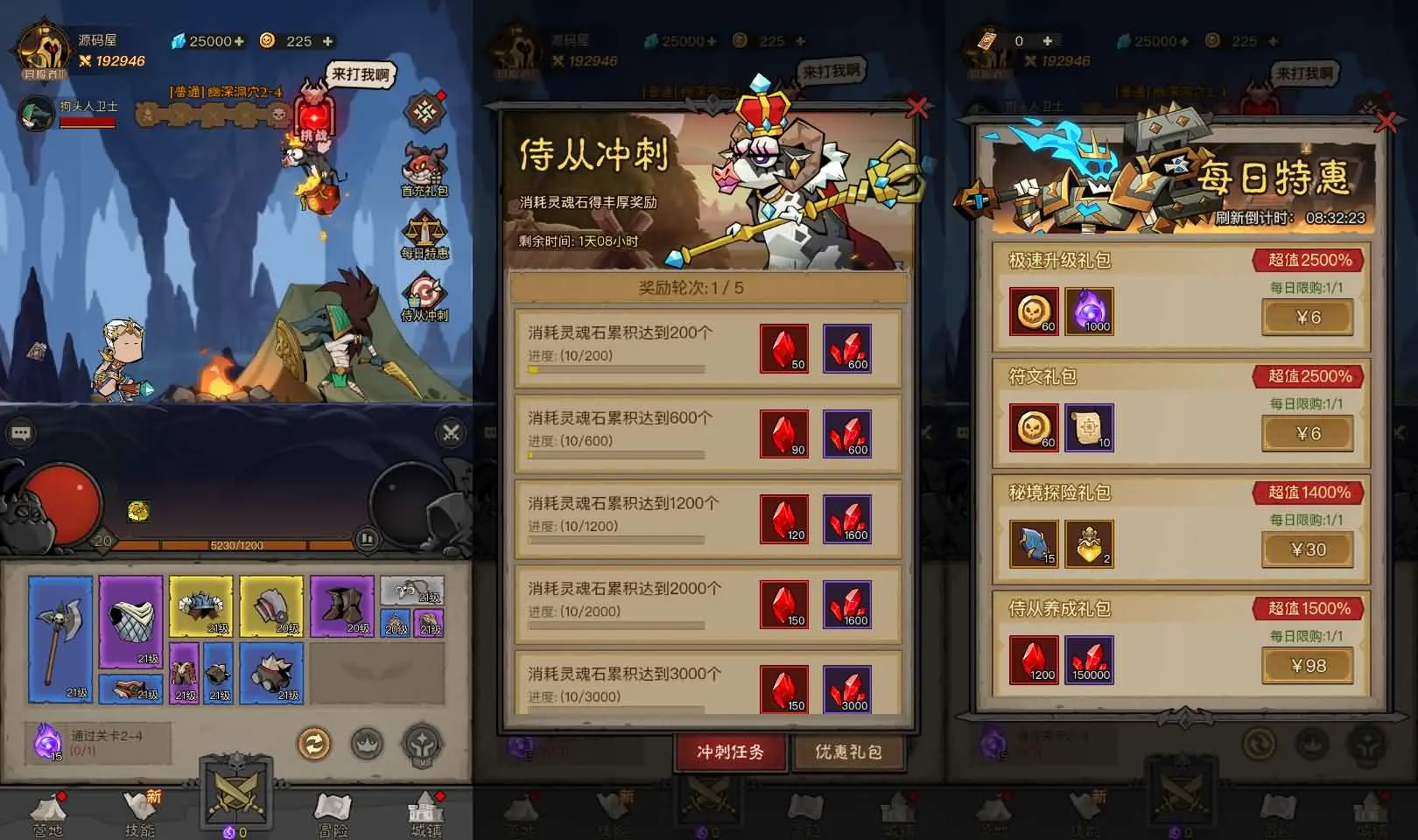Tap plus button beside the 225 coin counter
This screenshot has height=840, width=1418.
pyautogui.click(x=326, y=40)
